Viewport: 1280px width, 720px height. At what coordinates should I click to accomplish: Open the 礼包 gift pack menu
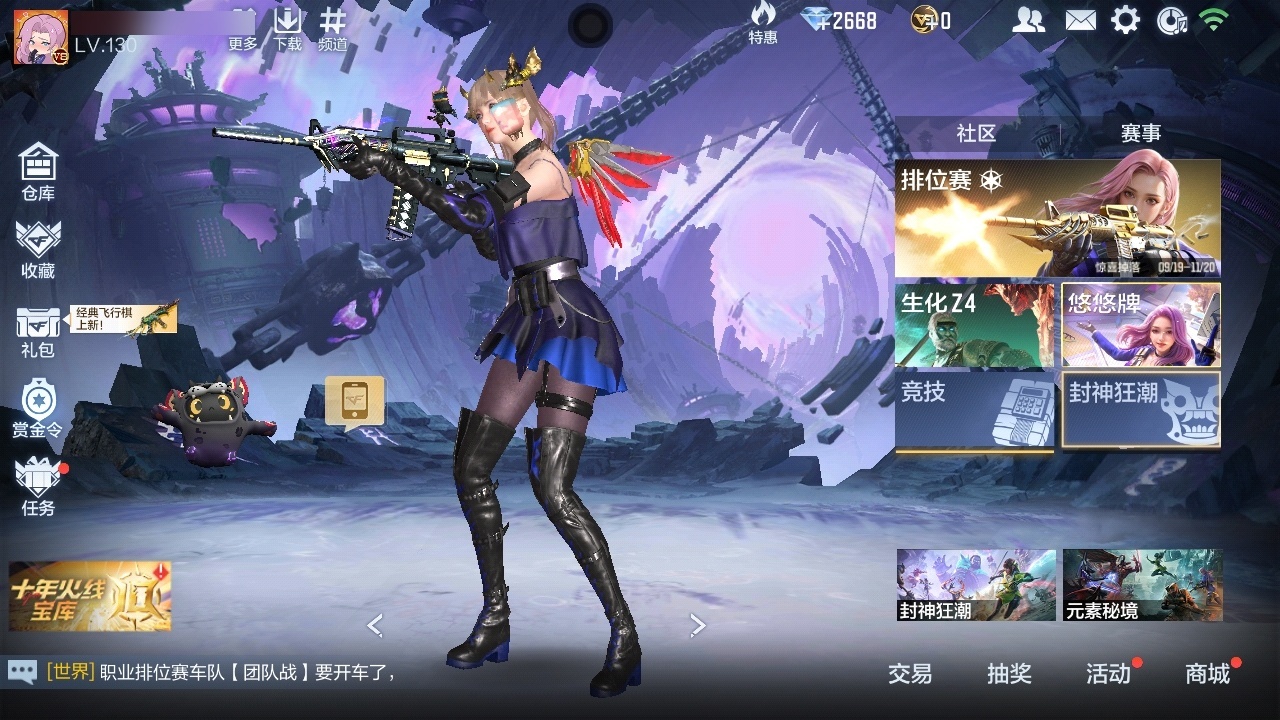tap(38, 331)
